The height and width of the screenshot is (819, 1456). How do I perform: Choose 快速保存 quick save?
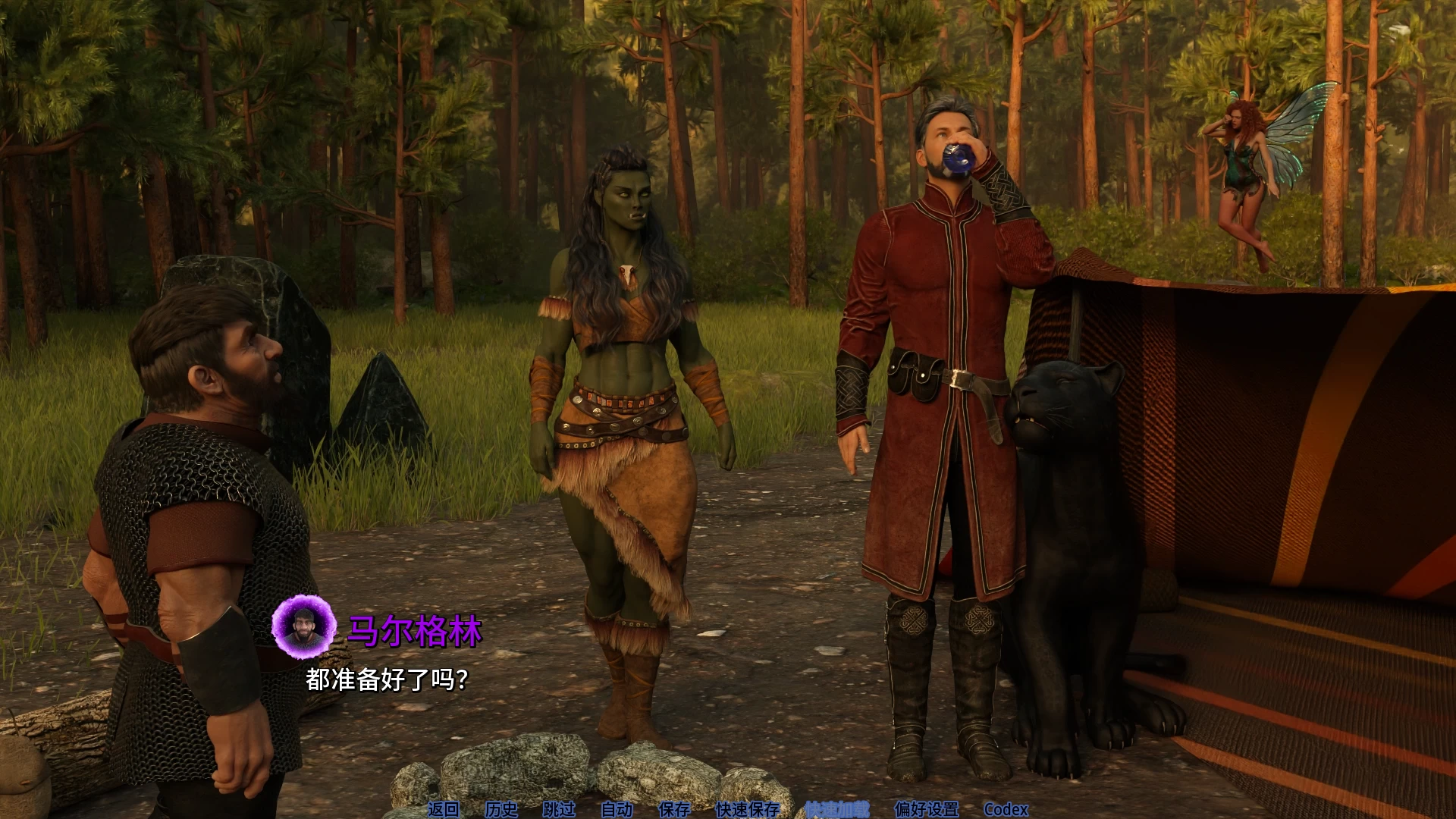[x=748, y=809]
